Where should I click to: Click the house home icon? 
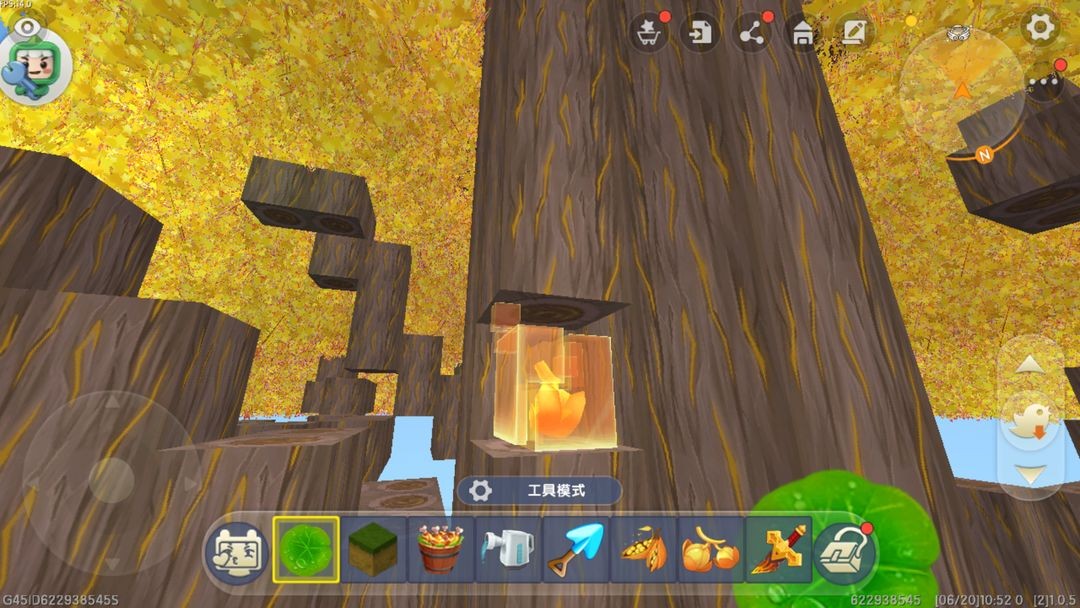click(802, 33)
